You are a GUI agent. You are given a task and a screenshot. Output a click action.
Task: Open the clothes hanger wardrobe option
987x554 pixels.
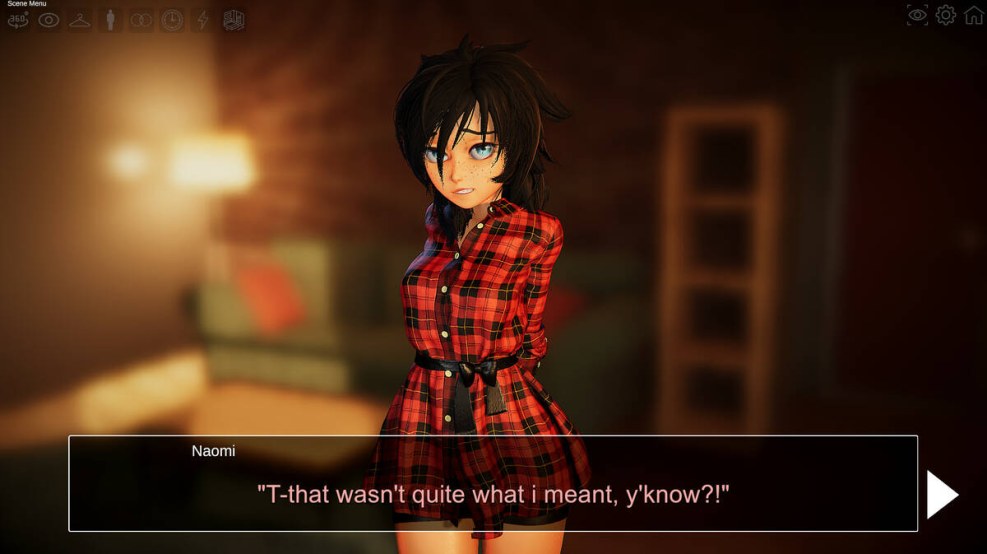pos(79,20)
